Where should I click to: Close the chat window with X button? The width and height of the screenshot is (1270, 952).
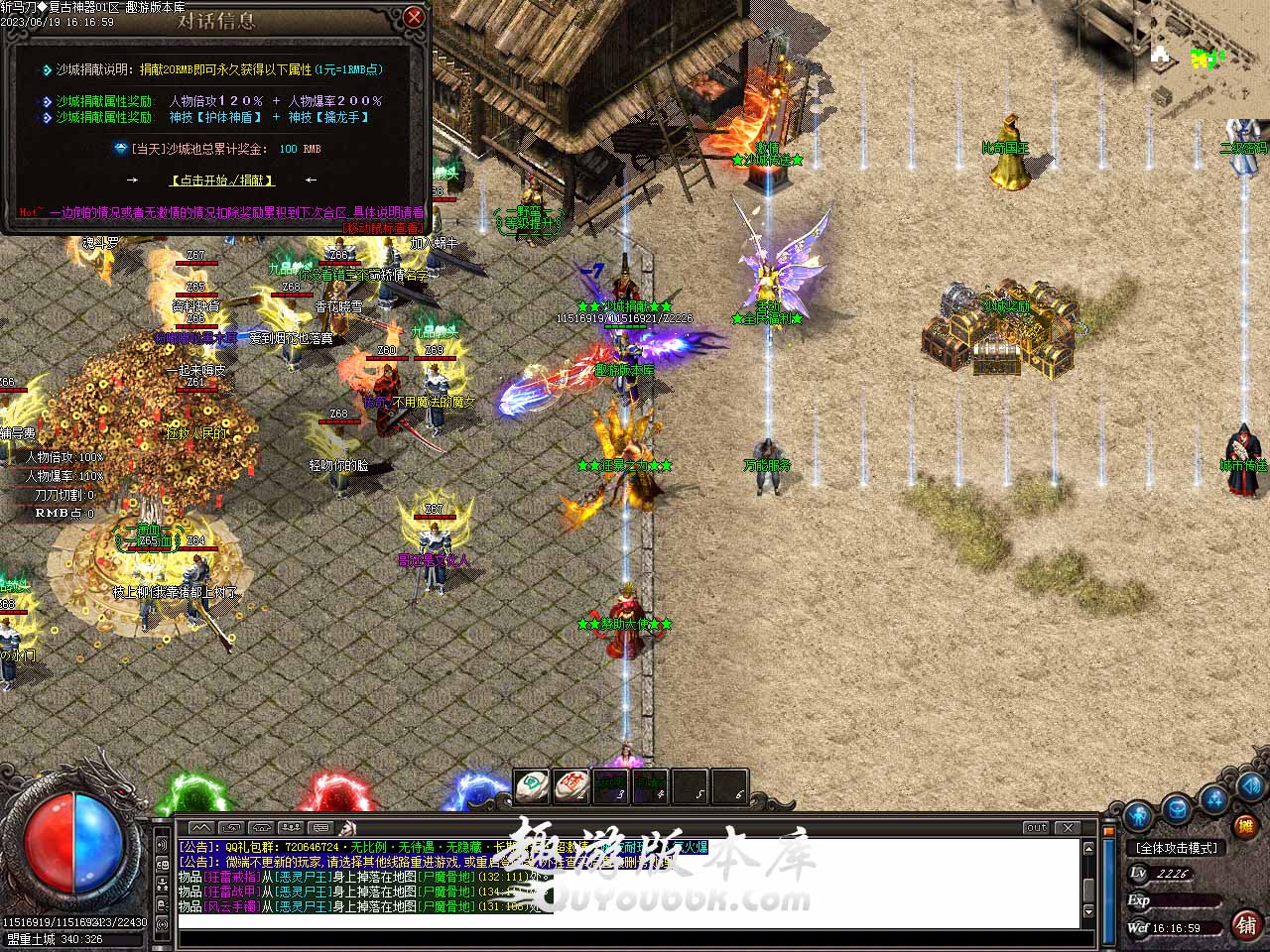[x=1068, y=827]
